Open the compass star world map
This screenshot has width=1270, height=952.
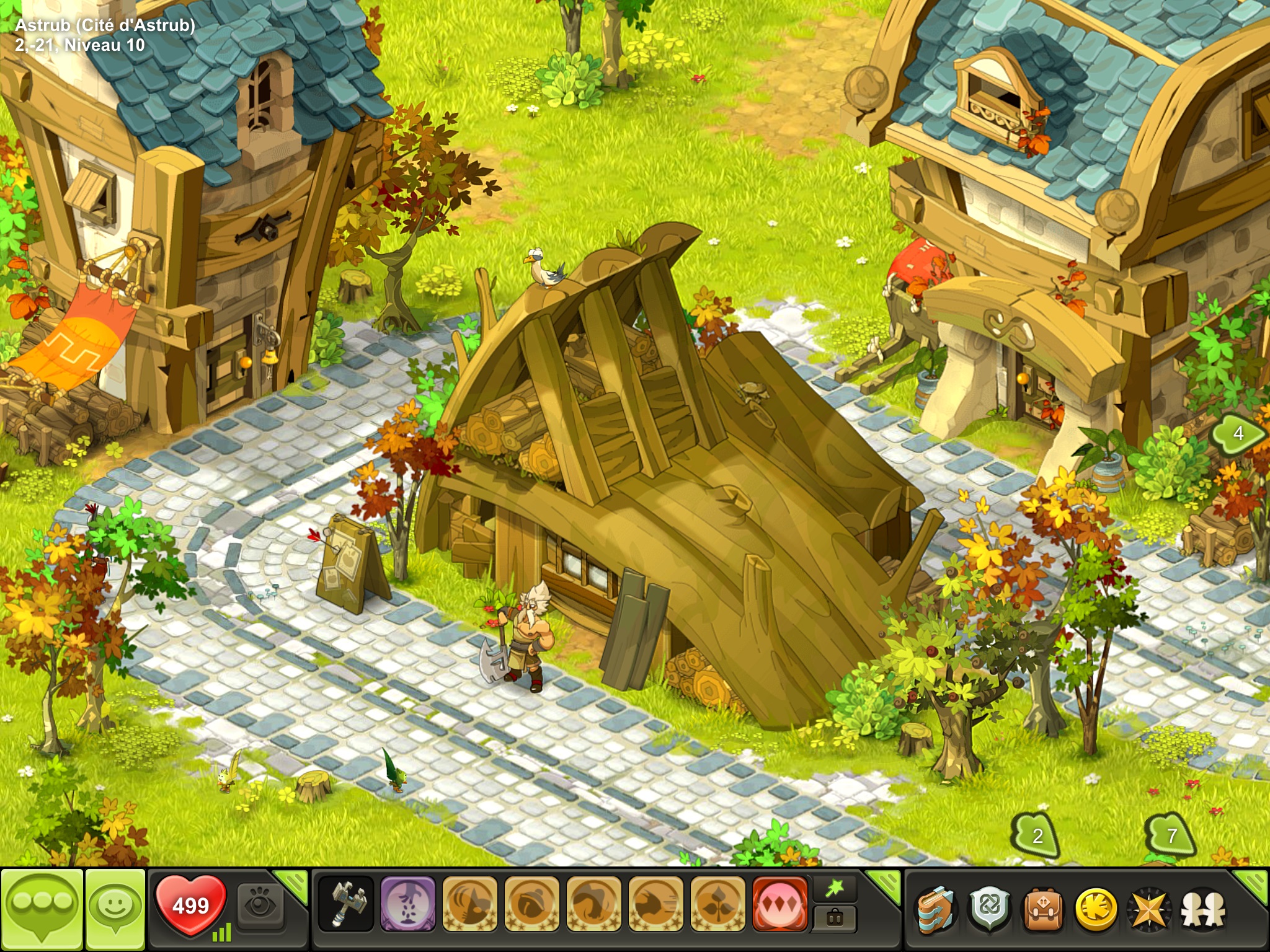click(x=1149, y=910)
